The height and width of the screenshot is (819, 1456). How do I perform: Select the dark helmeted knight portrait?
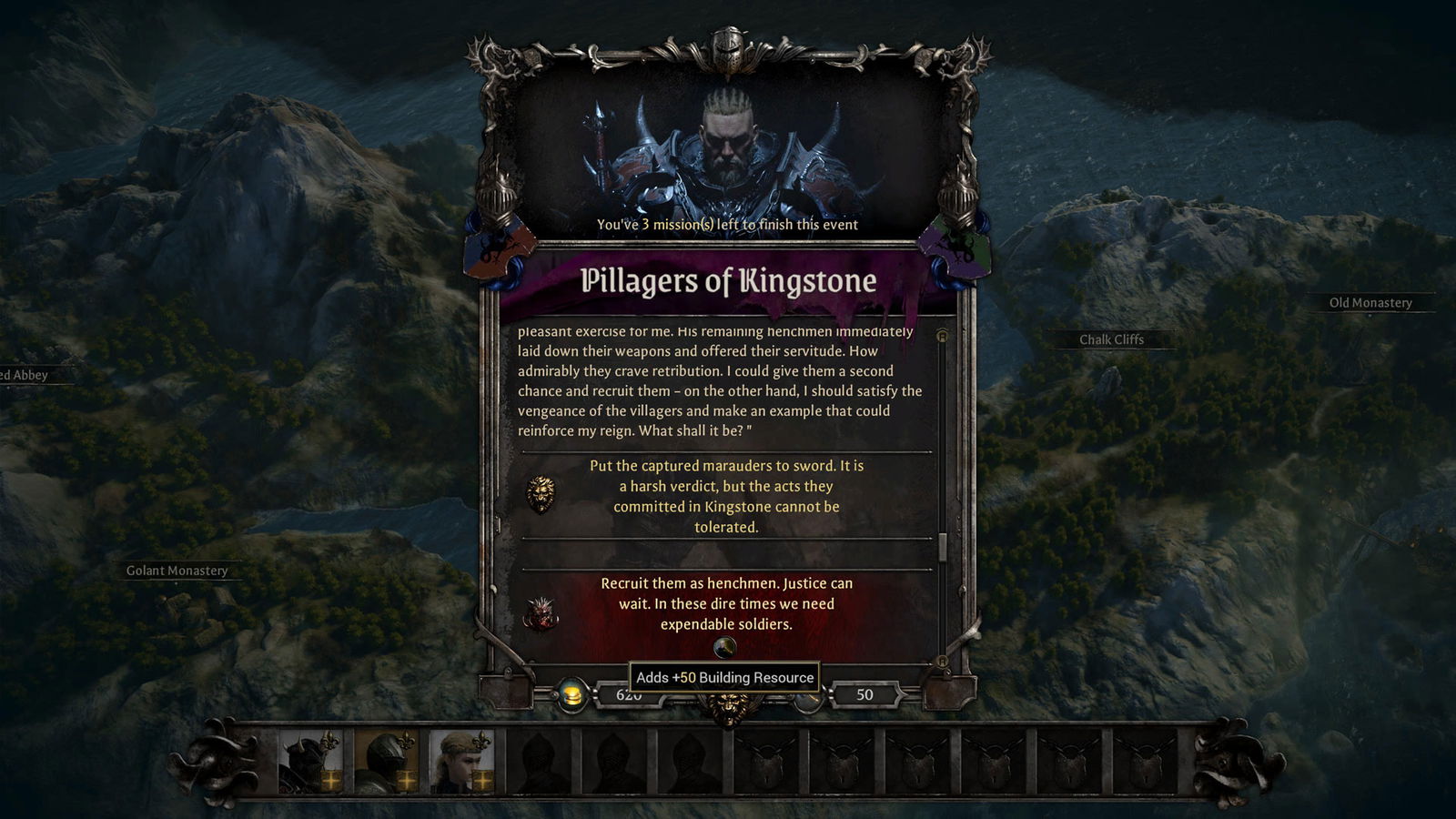(x=386, y=761)
